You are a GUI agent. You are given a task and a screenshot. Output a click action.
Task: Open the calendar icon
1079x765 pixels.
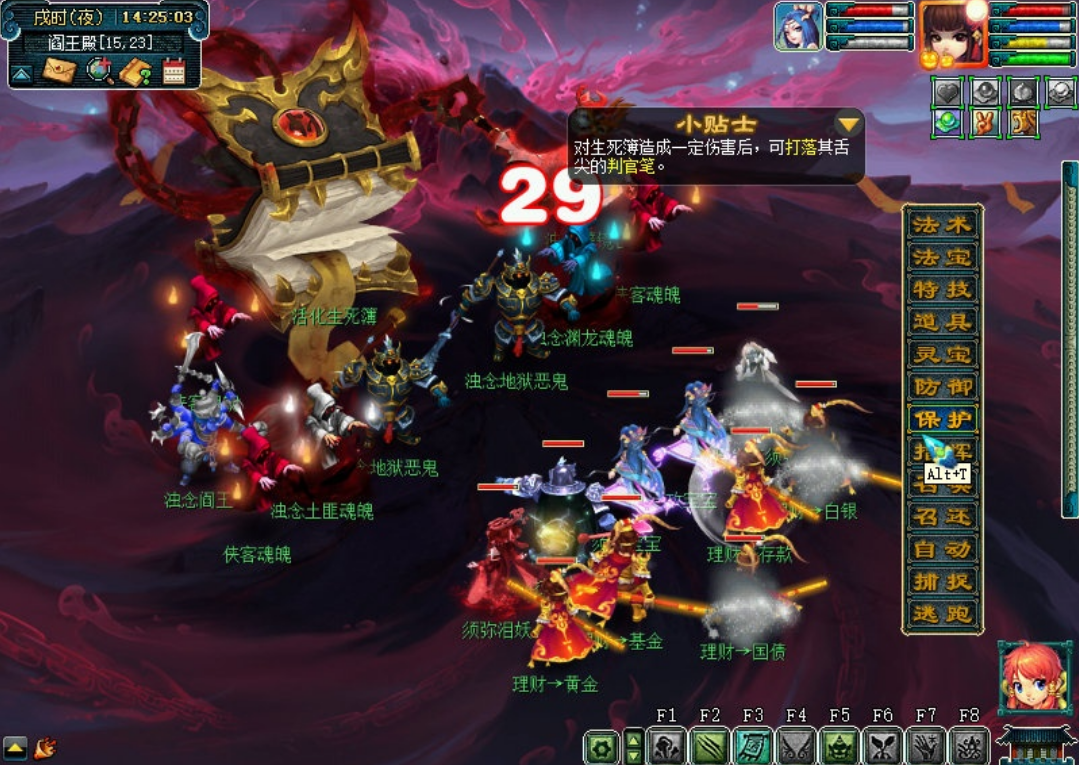174,71
